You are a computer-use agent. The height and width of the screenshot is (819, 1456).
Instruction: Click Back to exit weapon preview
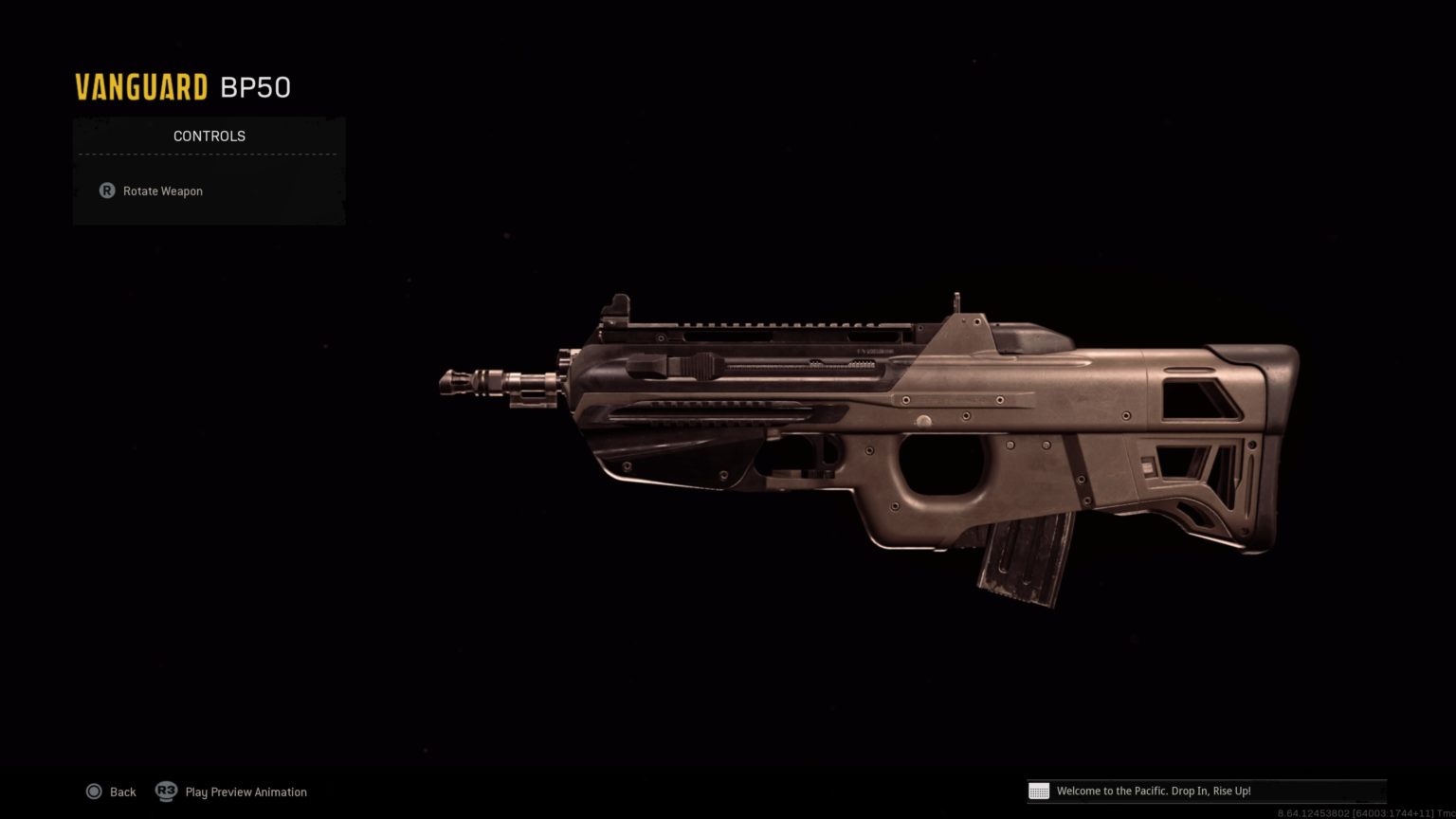click(122, 792)
